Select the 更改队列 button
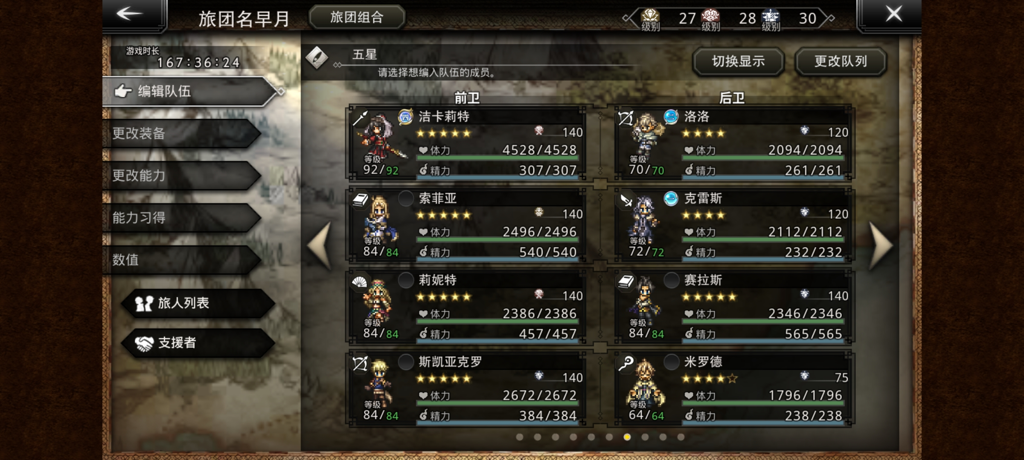Screen dimensions: 1024x460 click(840, 61)
